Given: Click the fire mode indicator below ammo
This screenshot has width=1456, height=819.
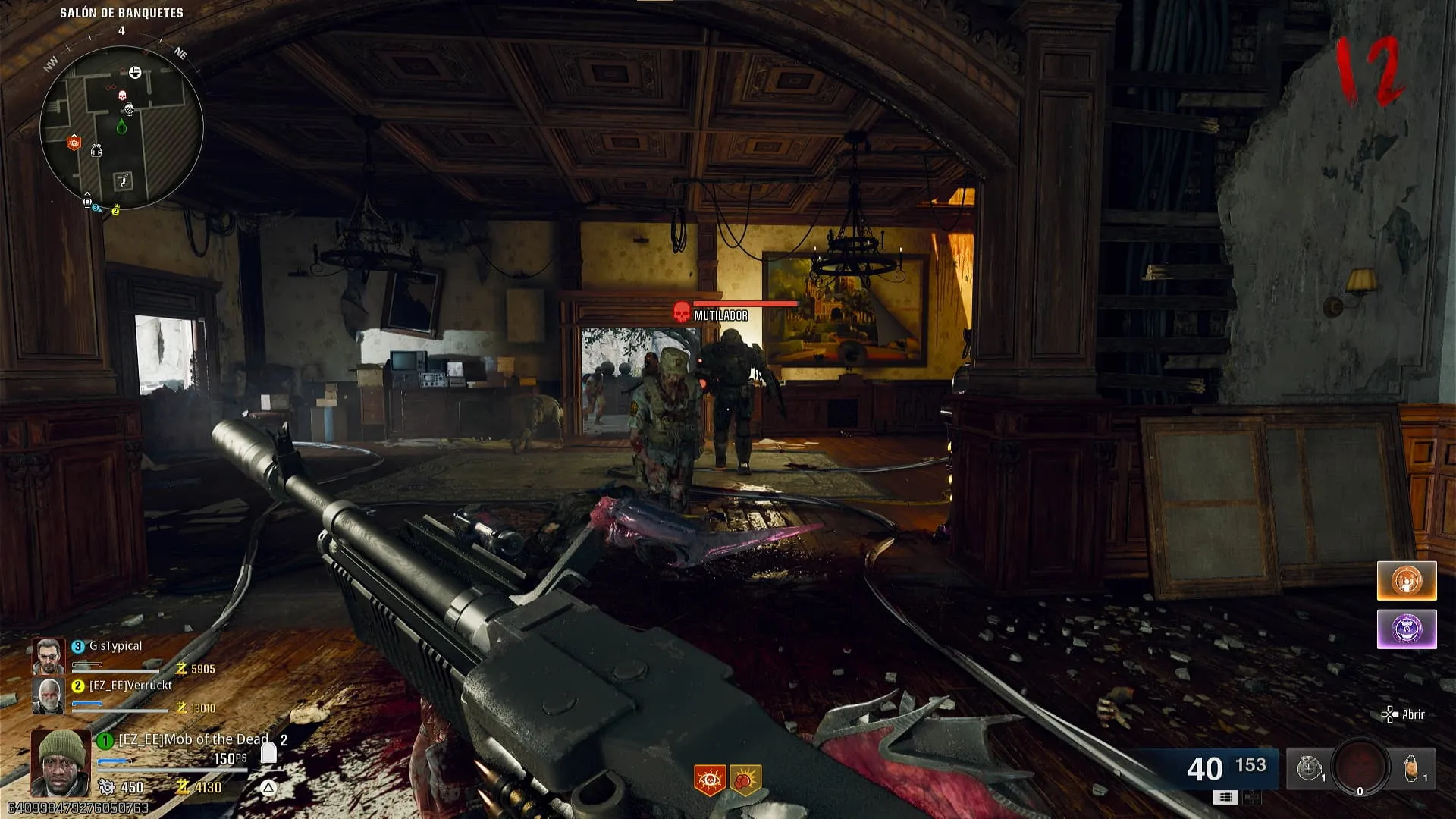Looking at the screenshot, I should [1225, 796].
